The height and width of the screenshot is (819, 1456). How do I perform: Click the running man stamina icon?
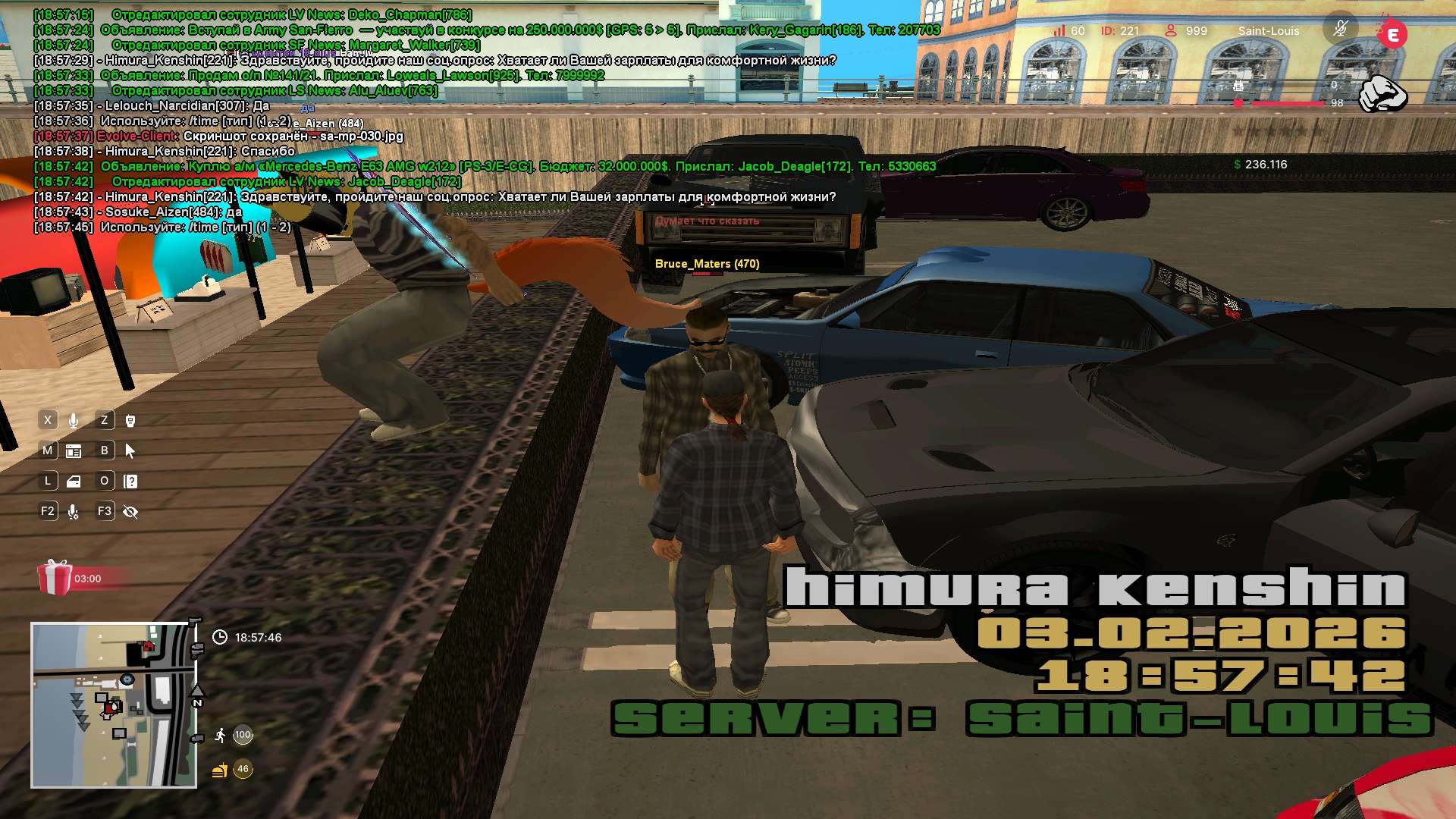click(220, 735)
